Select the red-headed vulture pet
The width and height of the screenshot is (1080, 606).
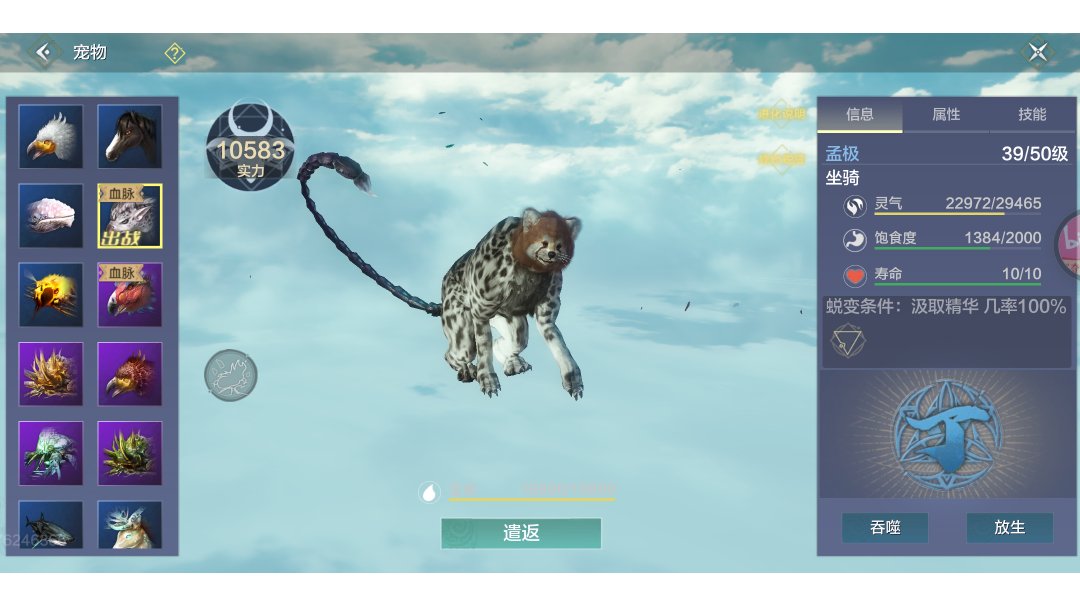tap(130, 295)
